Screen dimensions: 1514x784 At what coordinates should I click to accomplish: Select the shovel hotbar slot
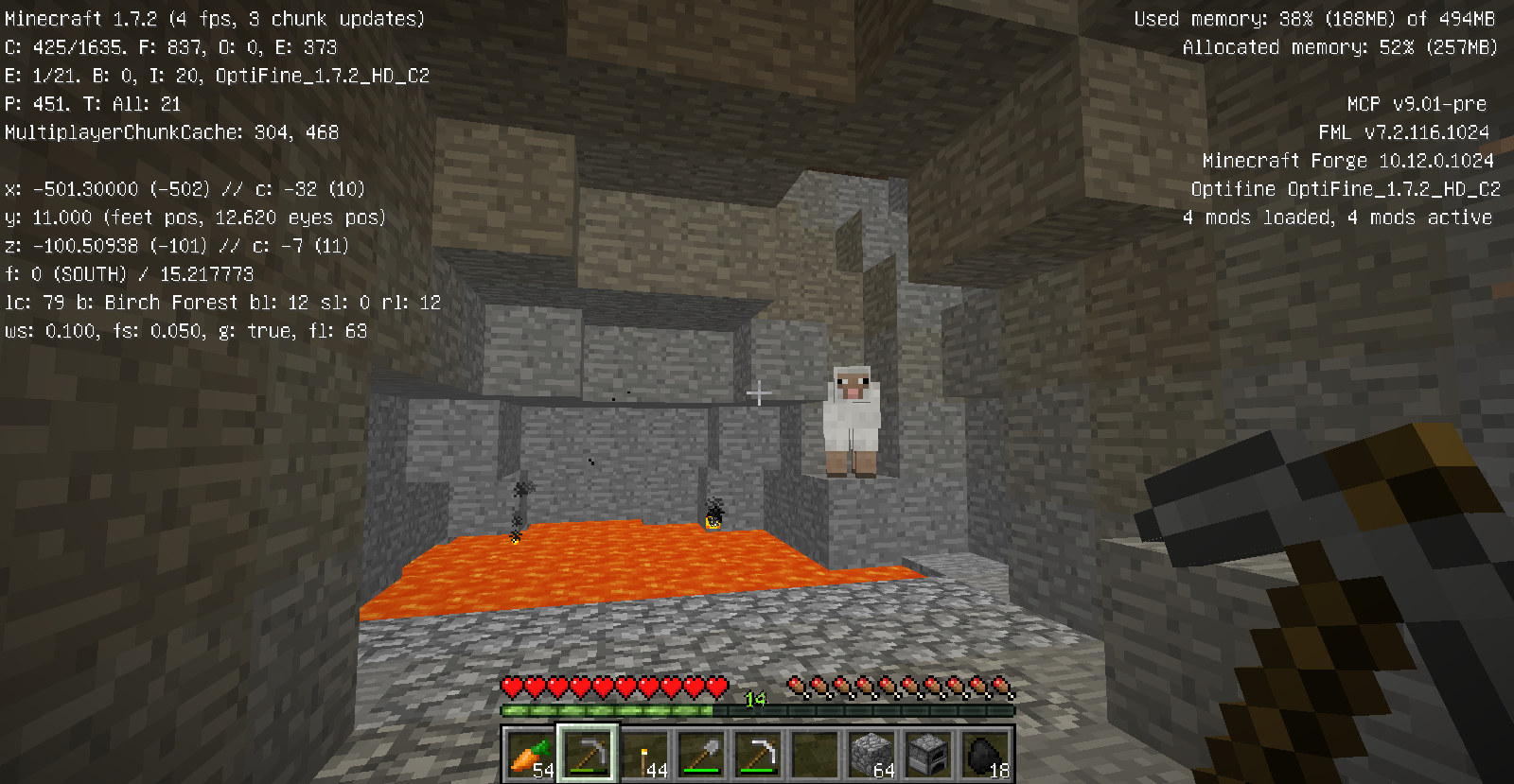(701, 755)
